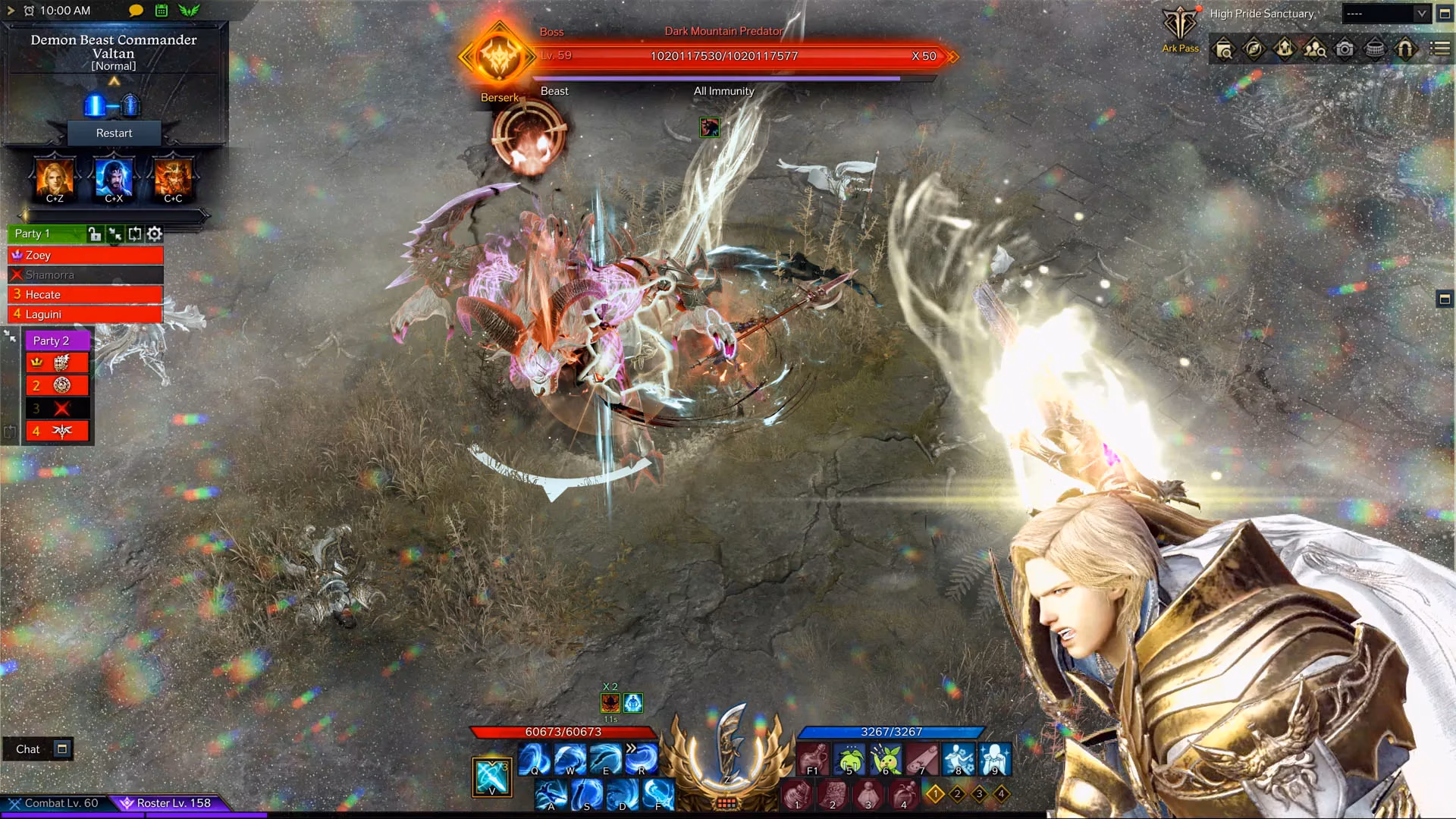Open the party settings gear
This screenshot has width=1456, height=819.
pos(155,234)
